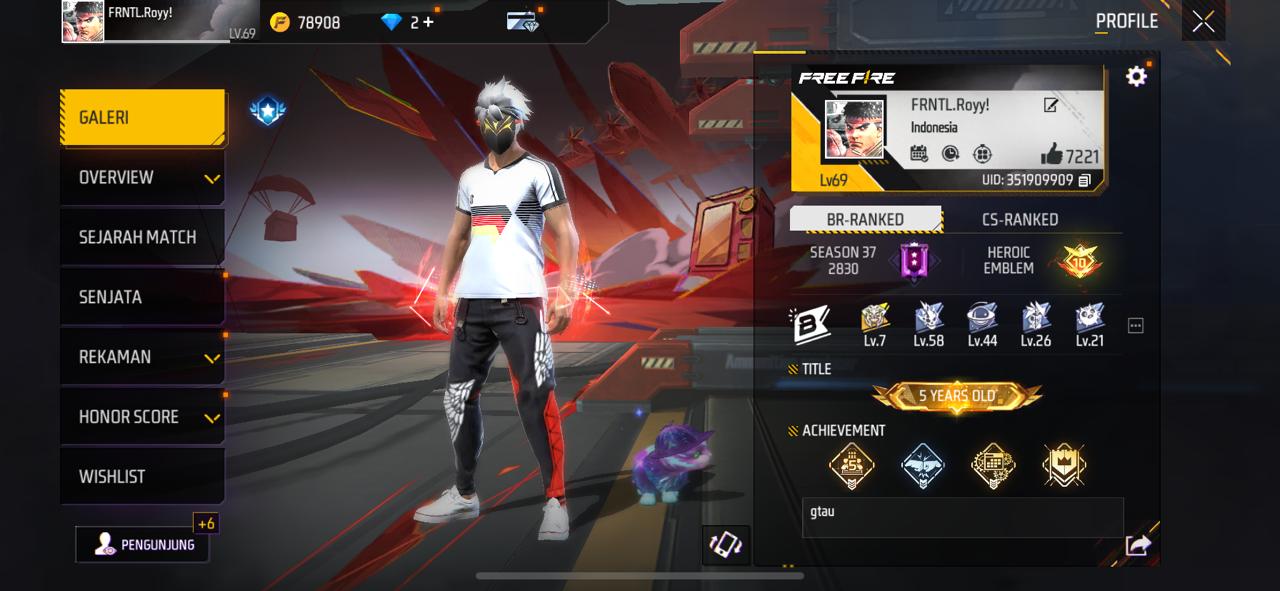Open the Honor Score section

tap(142, 417)
